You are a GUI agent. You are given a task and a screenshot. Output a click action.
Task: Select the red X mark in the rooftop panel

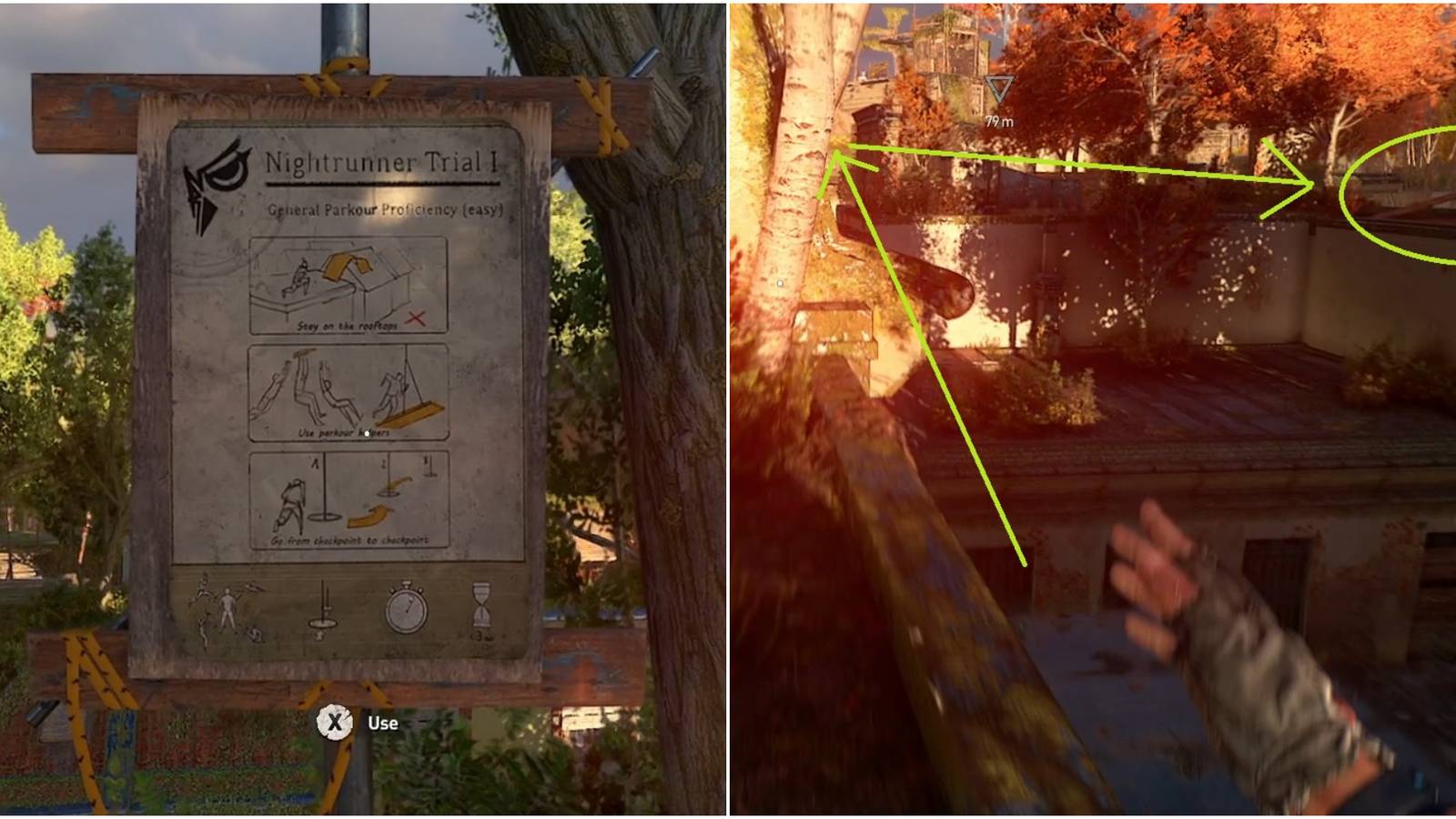tap(418, 318)
